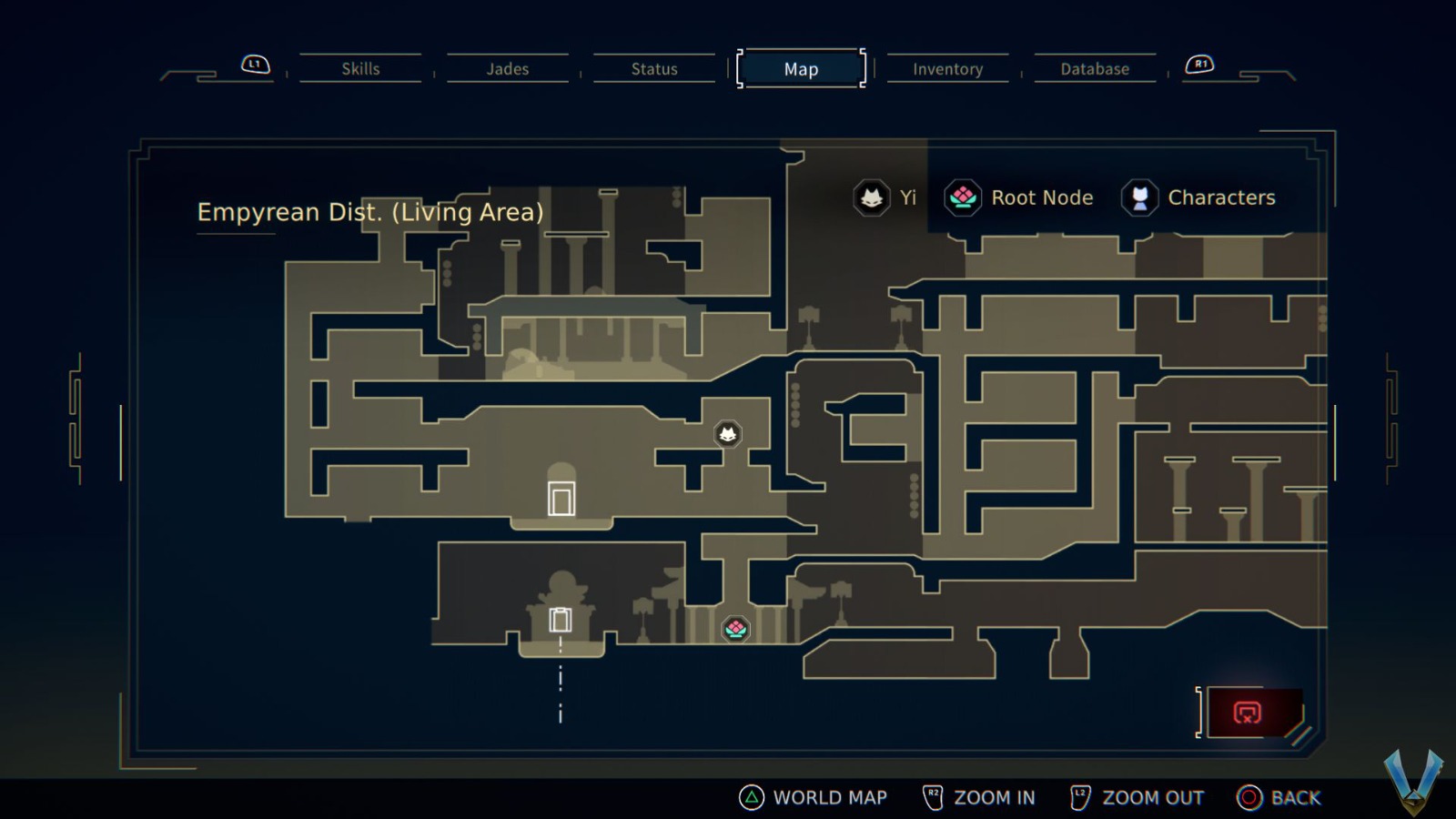1456x819 pixels.
Task: Select the Root Node marker in the lower passage
Action: 735,629
